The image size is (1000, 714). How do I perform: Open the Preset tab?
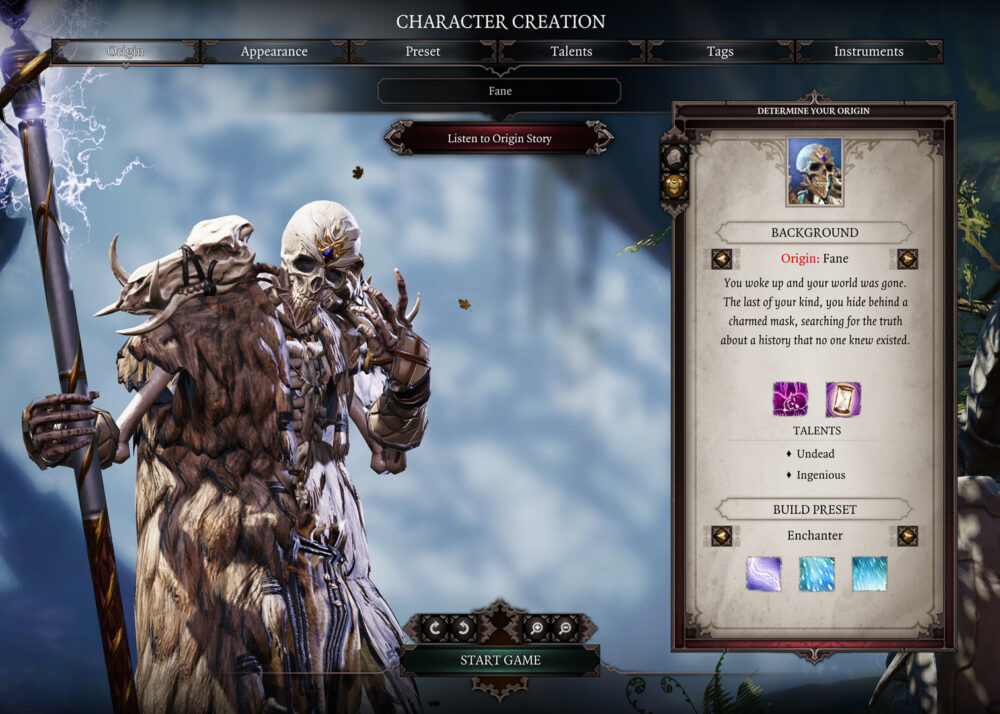pos(423,51)
